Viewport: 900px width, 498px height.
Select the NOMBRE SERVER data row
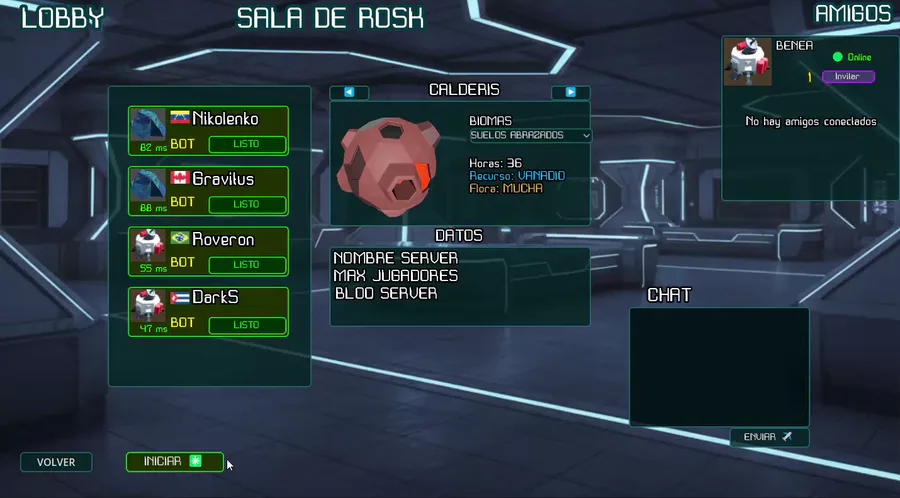396,258
